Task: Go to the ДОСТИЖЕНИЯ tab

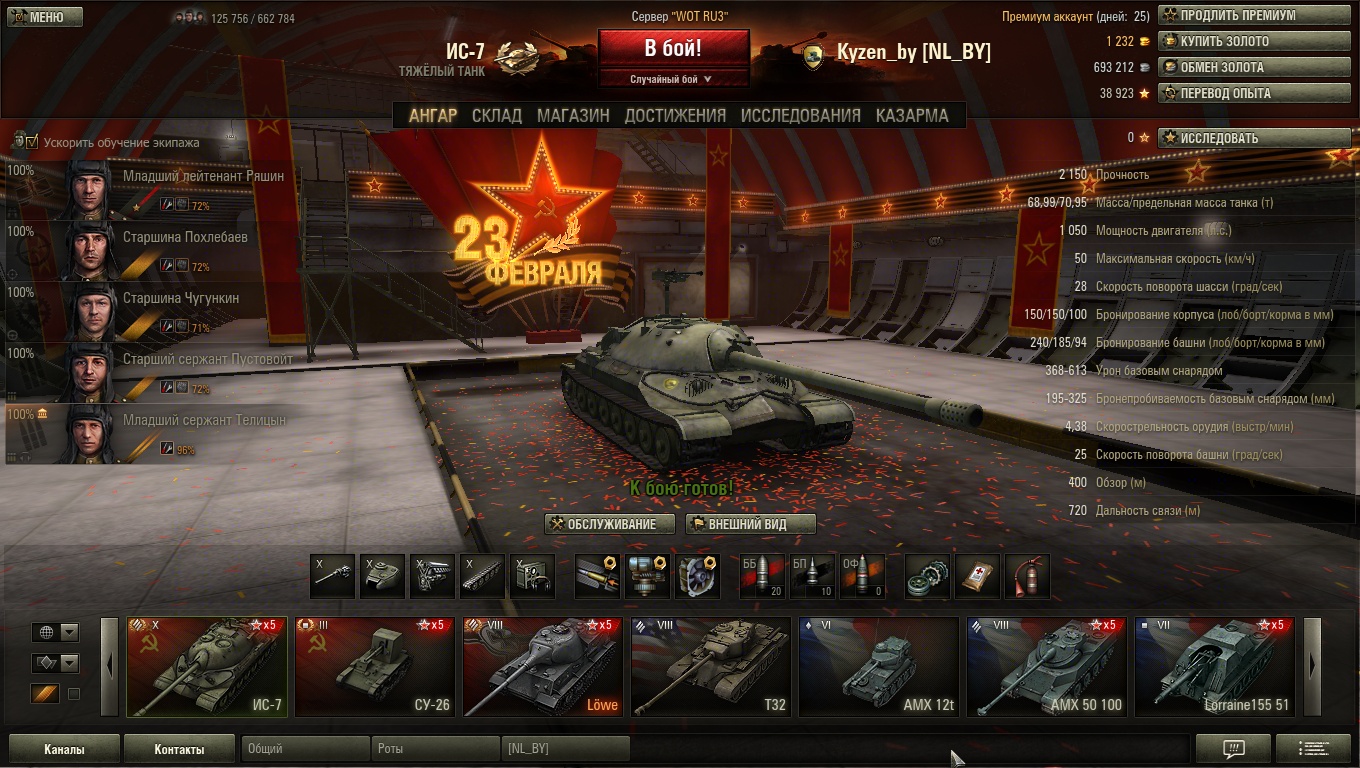Action: (675, 115)
